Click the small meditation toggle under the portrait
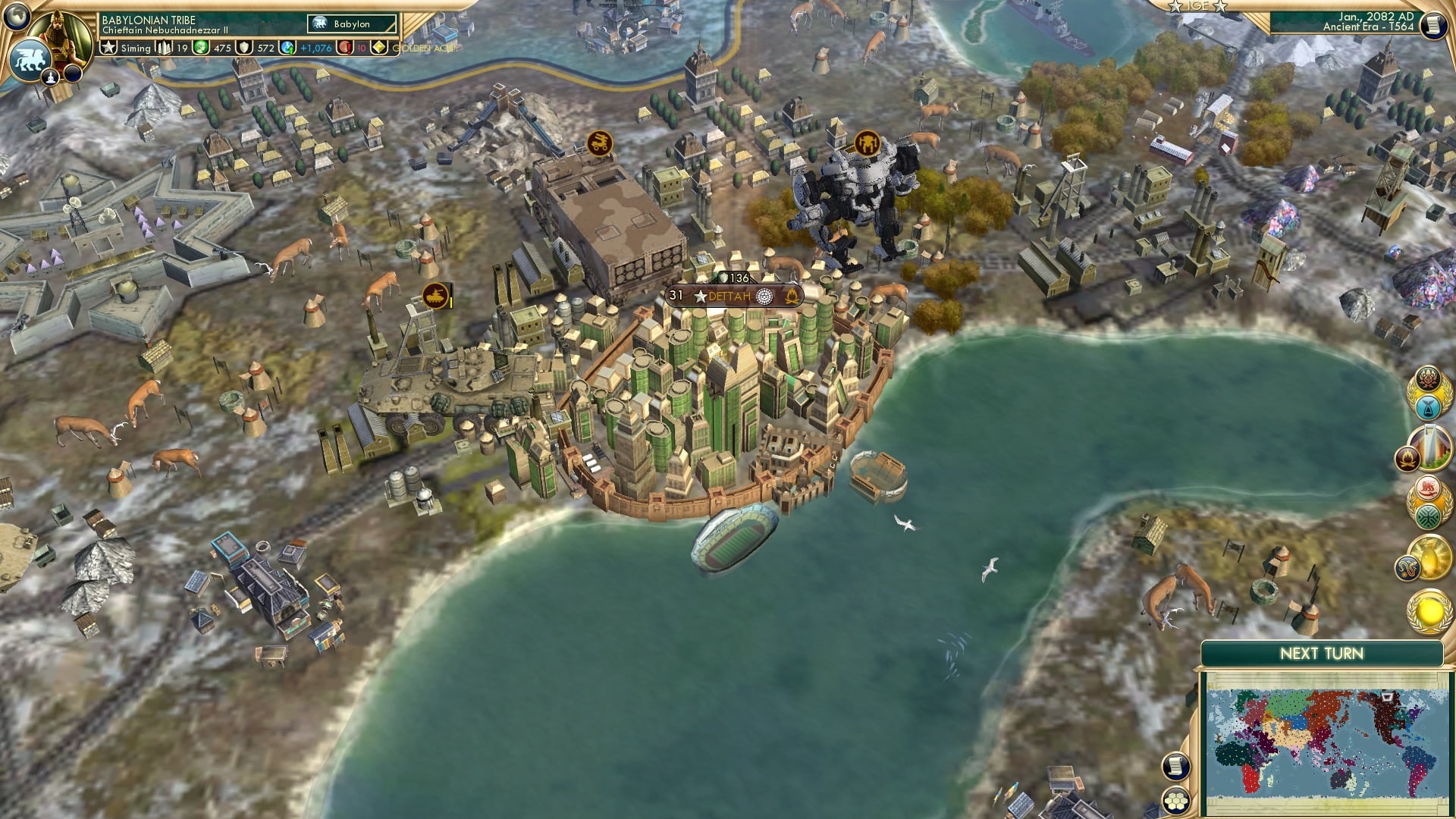Image resolution: width=1456 pixels, height=819 pixels. pyautogui.click(x=51, y=78)
